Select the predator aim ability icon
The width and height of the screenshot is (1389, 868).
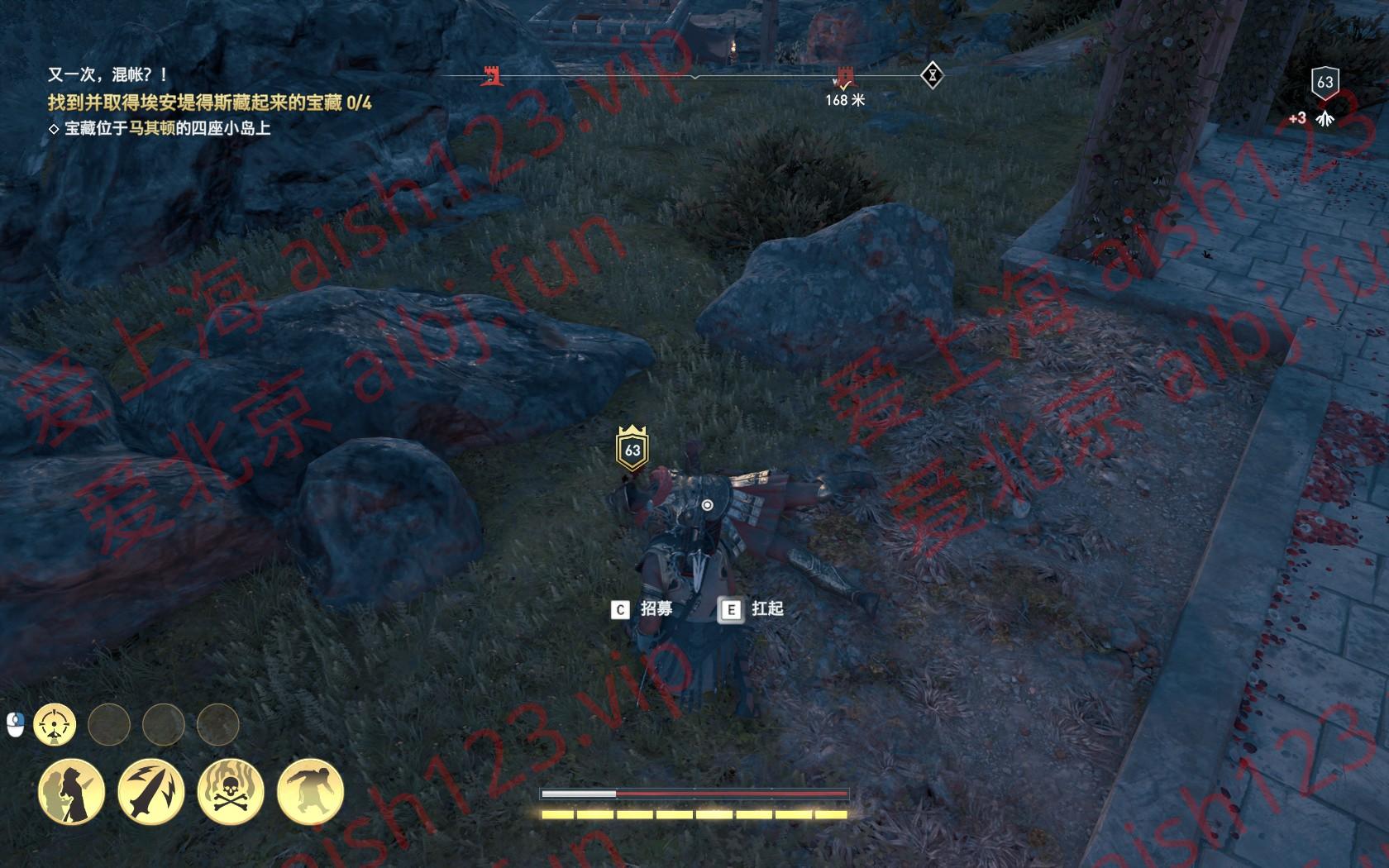coord(55,722)
